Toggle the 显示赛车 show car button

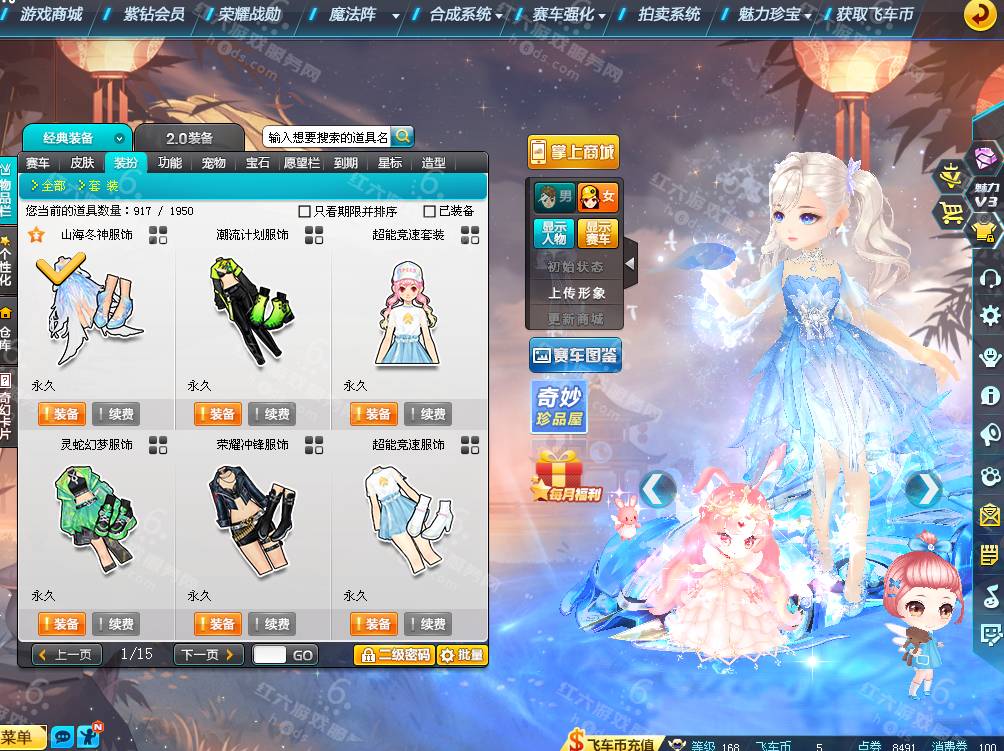click(x=598, y=234)
